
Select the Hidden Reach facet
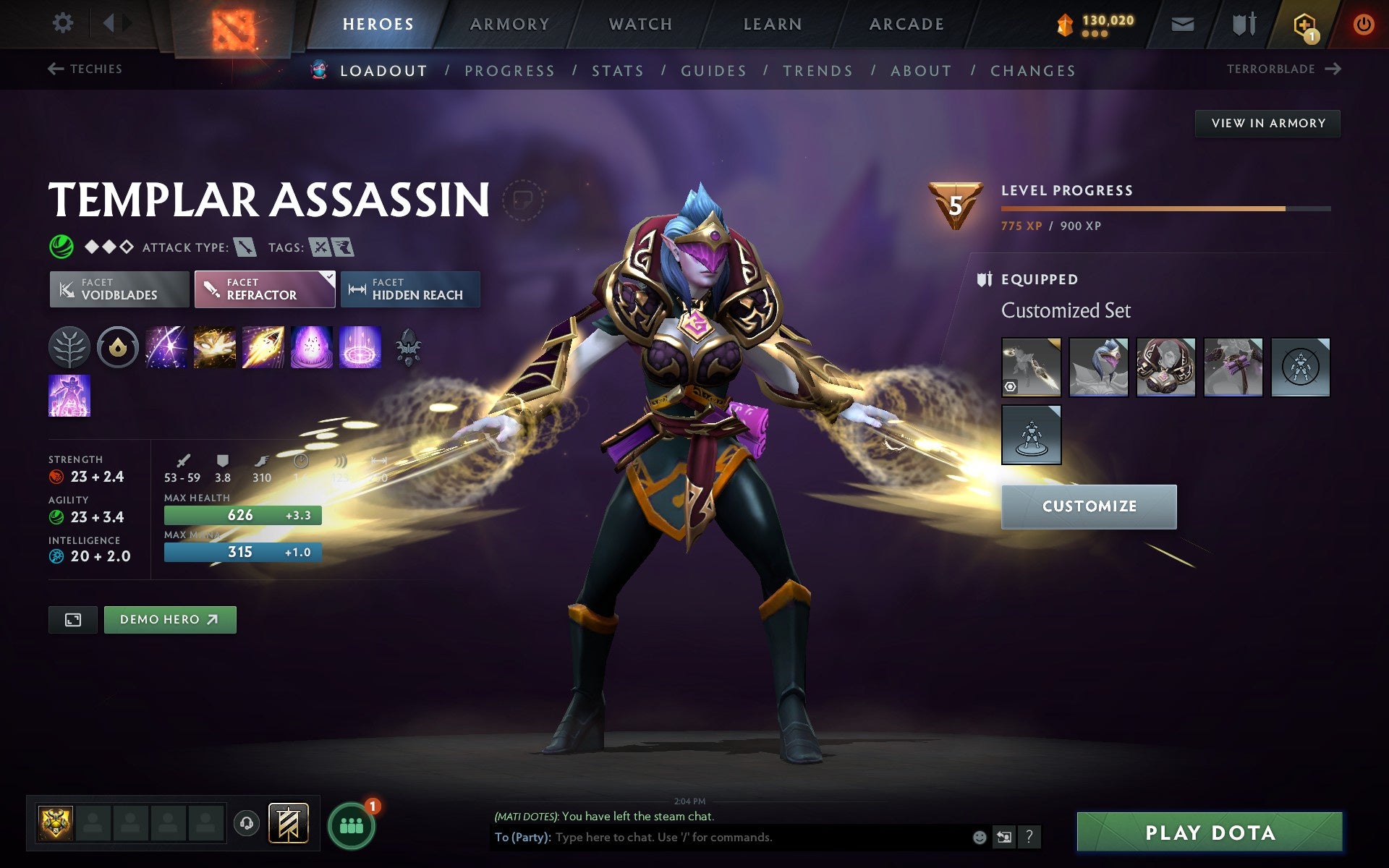[x=409, y=289]
